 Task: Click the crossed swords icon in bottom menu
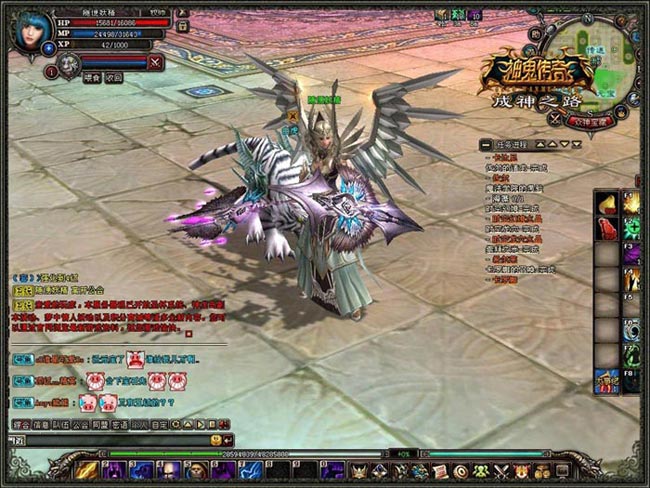click(500, 469)
